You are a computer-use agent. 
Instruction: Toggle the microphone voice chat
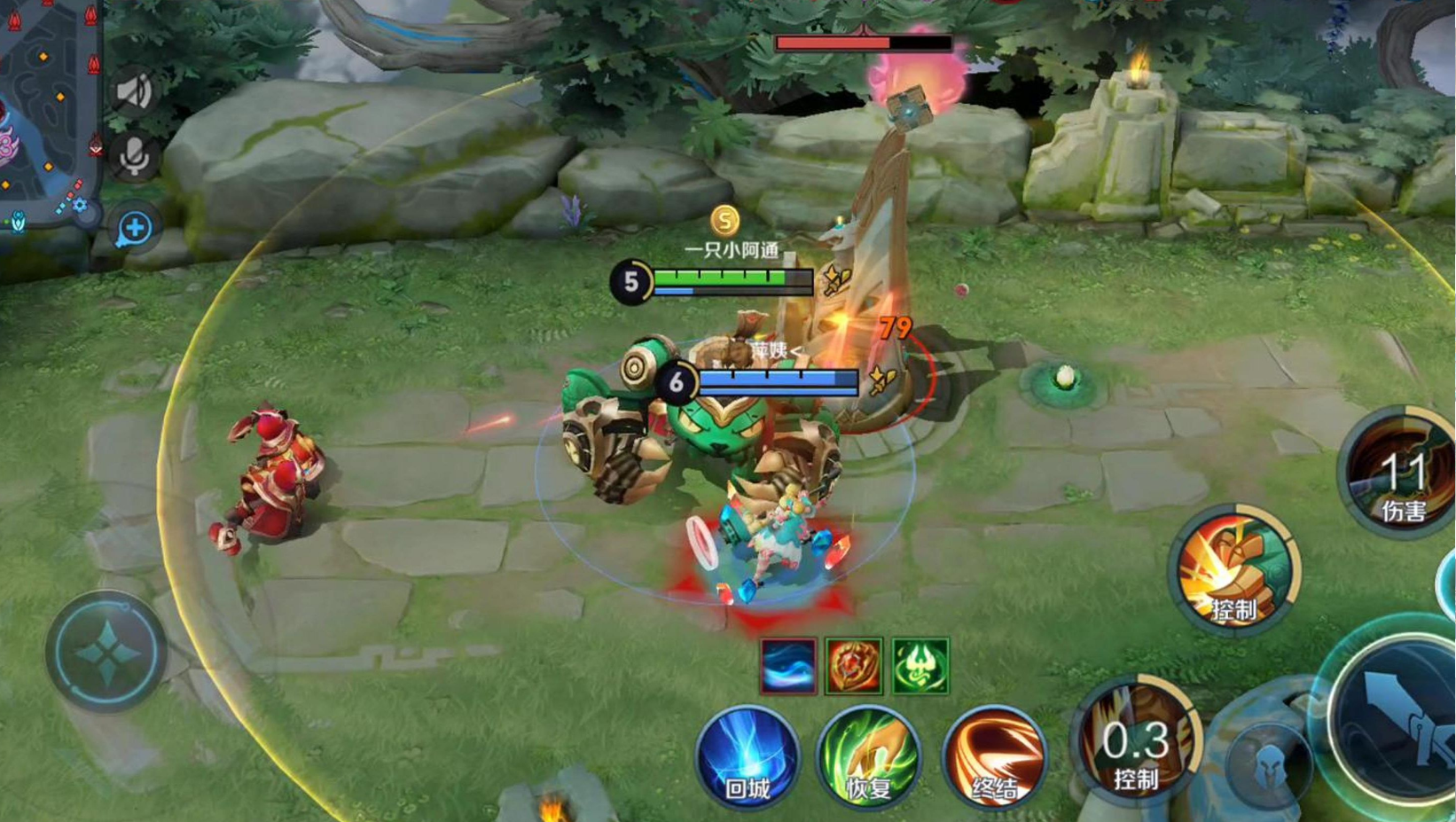[x=134, y=157]
